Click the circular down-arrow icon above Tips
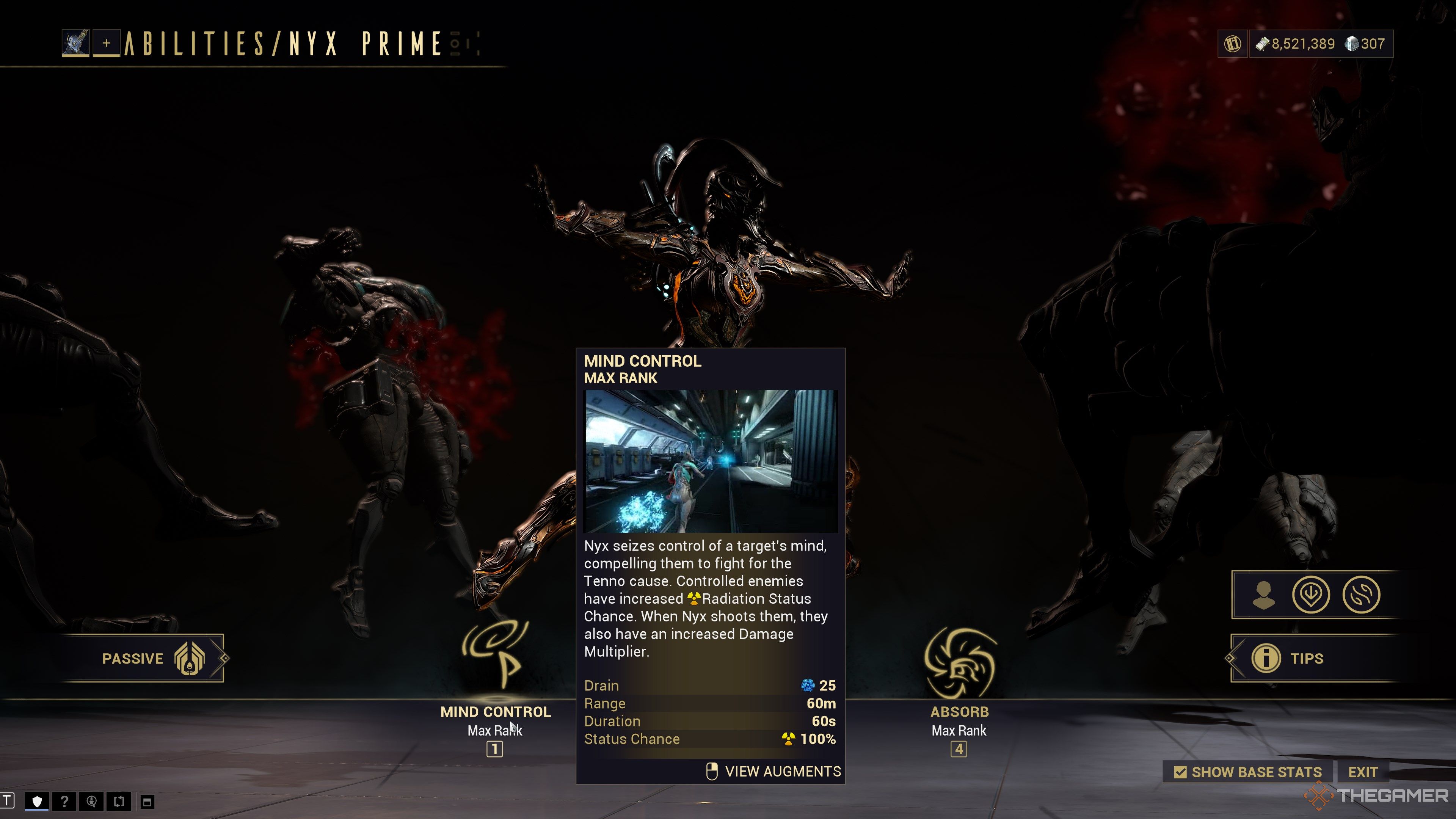 pos(1311,595)
